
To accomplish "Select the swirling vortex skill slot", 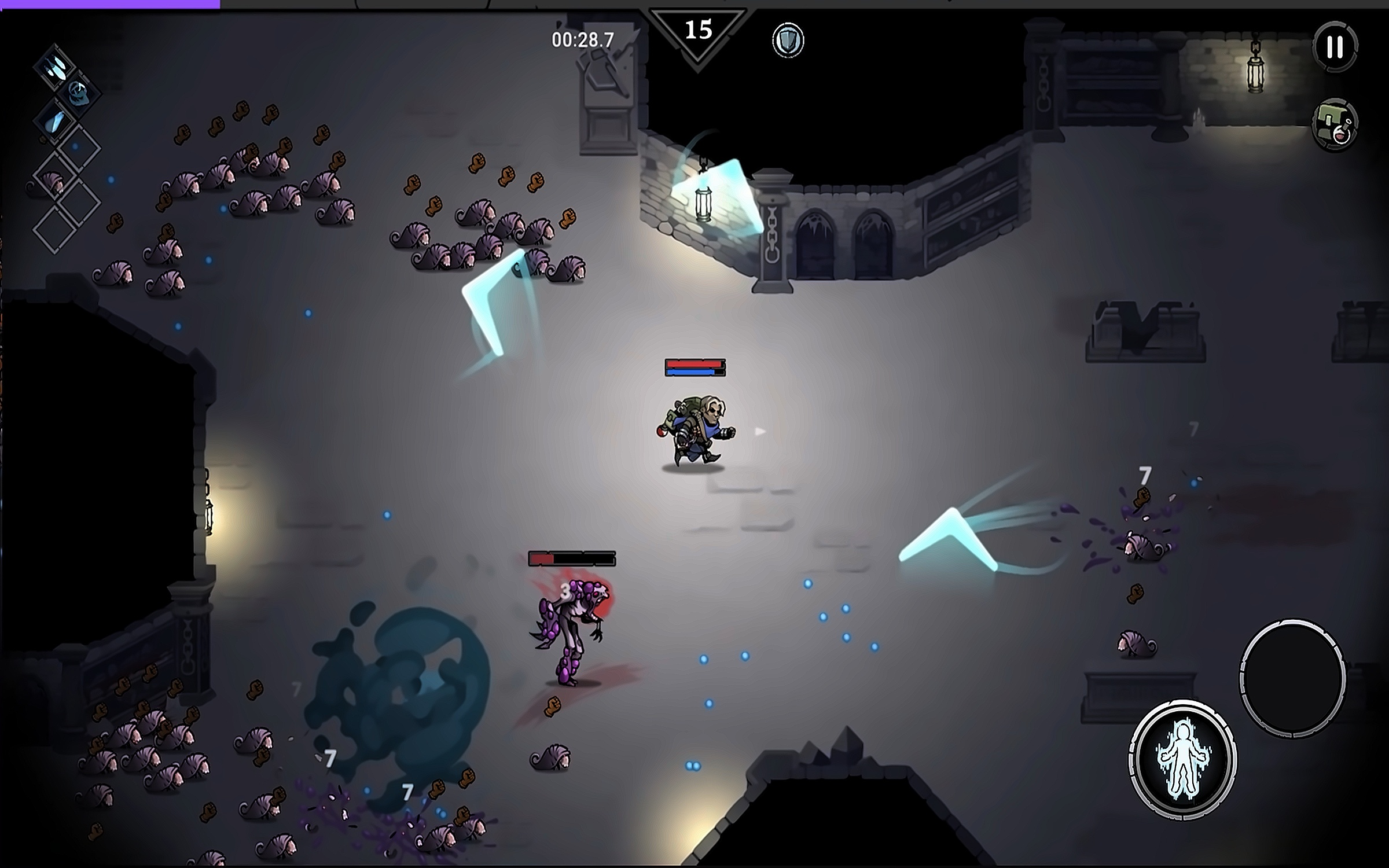I will [78, 93].
